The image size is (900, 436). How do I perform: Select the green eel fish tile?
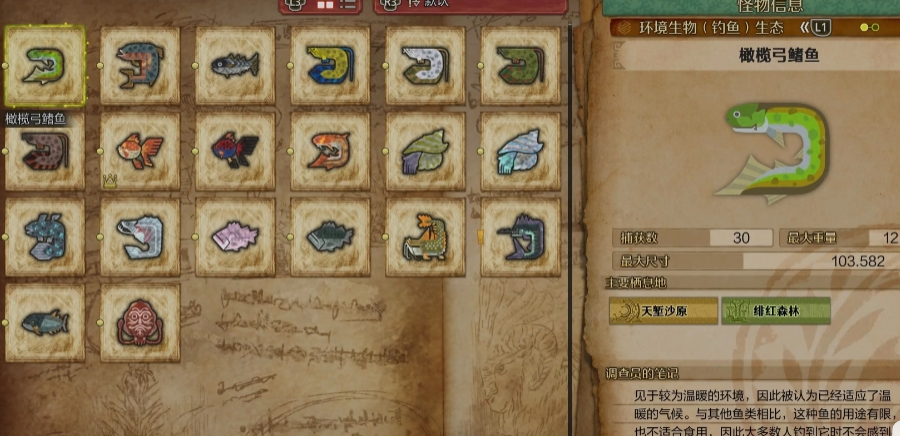(44, 65)
